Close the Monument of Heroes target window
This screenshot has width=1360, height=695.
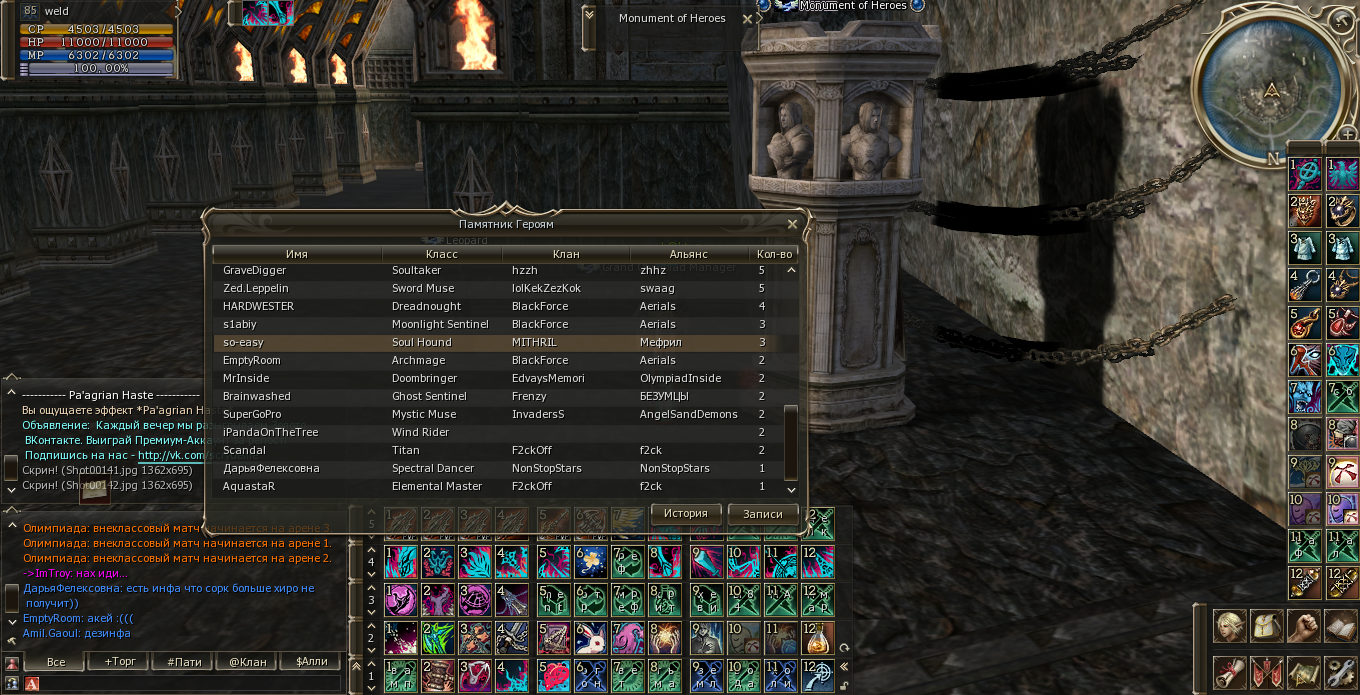pyautogui.click(x=747, y=19)
